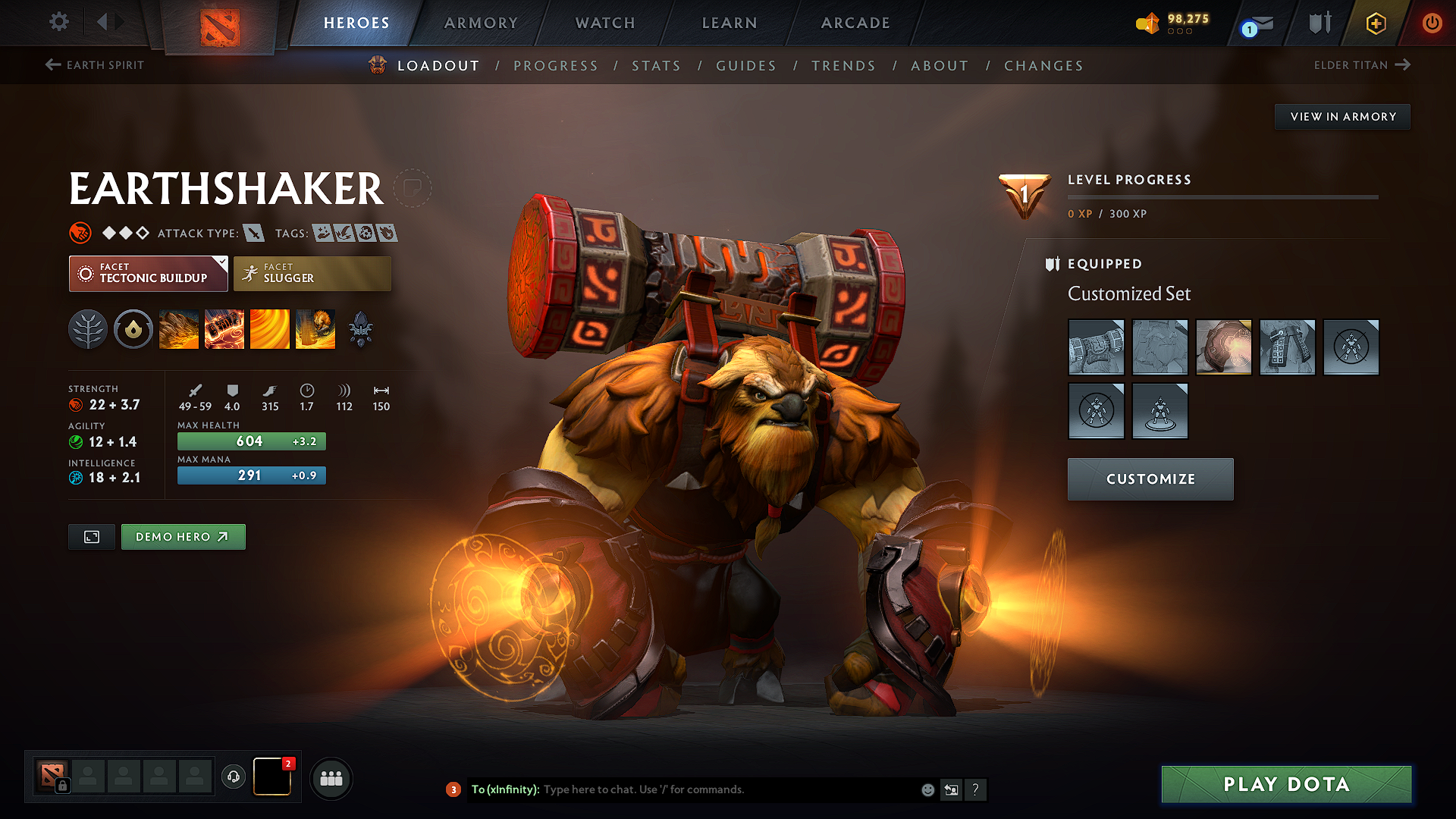Switch to the Slugger facet
Screen dimensions: 1456x819
[x=312, y=273]
